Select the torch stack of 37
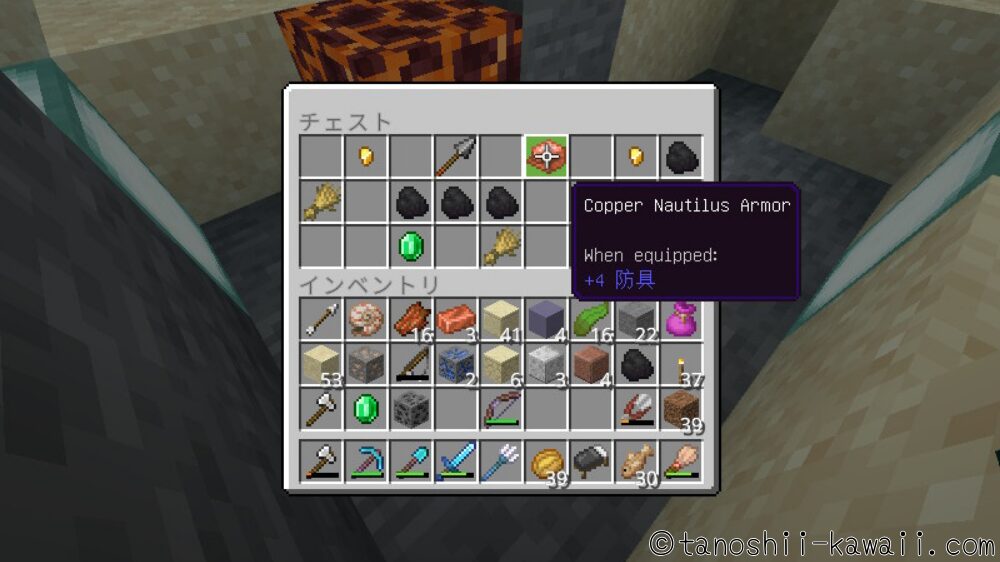The height and width of the screenshot is (562, 1000). tap(681, 364)
